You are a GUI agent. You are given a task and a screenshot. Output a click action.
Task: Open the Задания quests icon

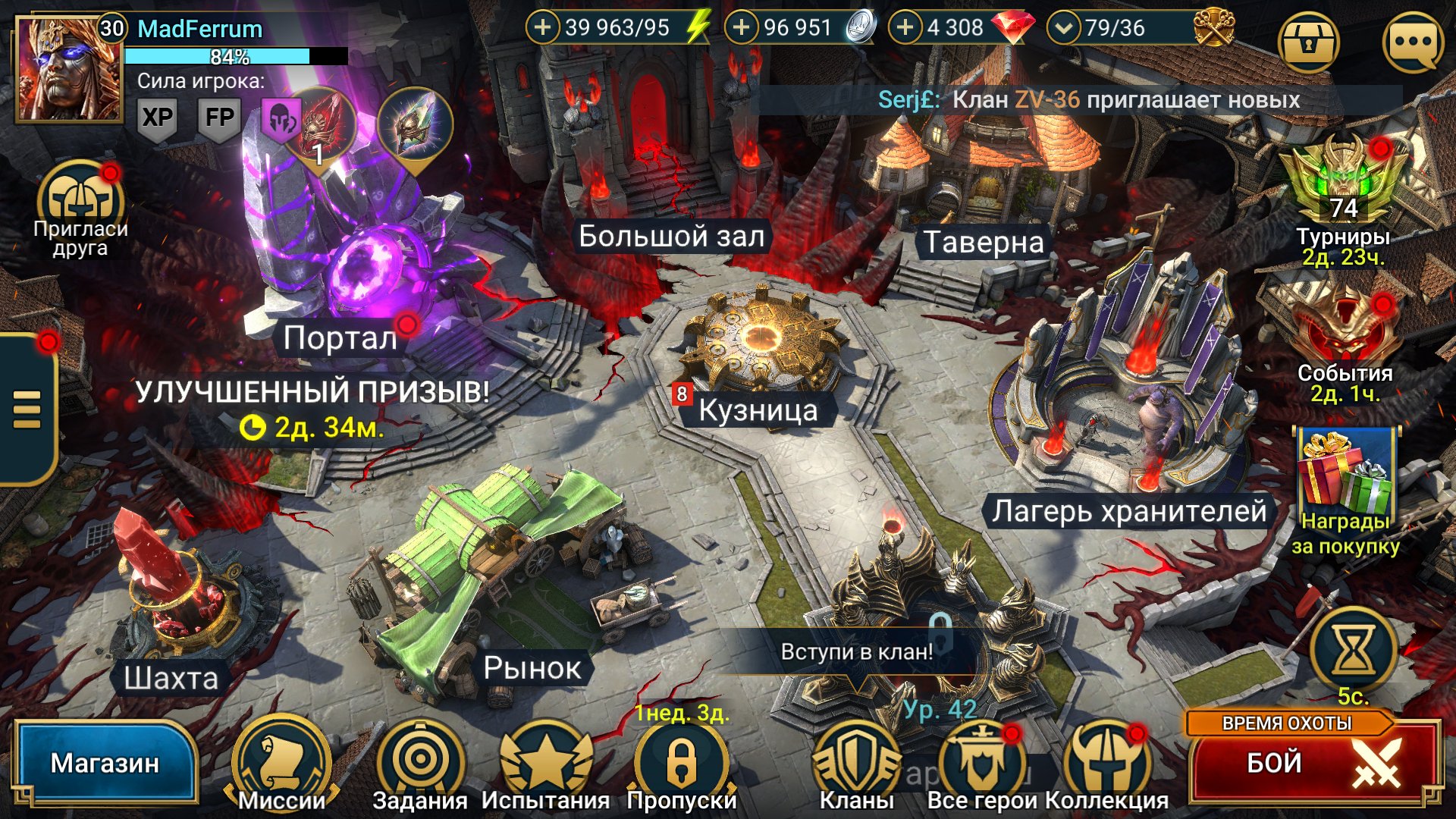tap(420, 762)
